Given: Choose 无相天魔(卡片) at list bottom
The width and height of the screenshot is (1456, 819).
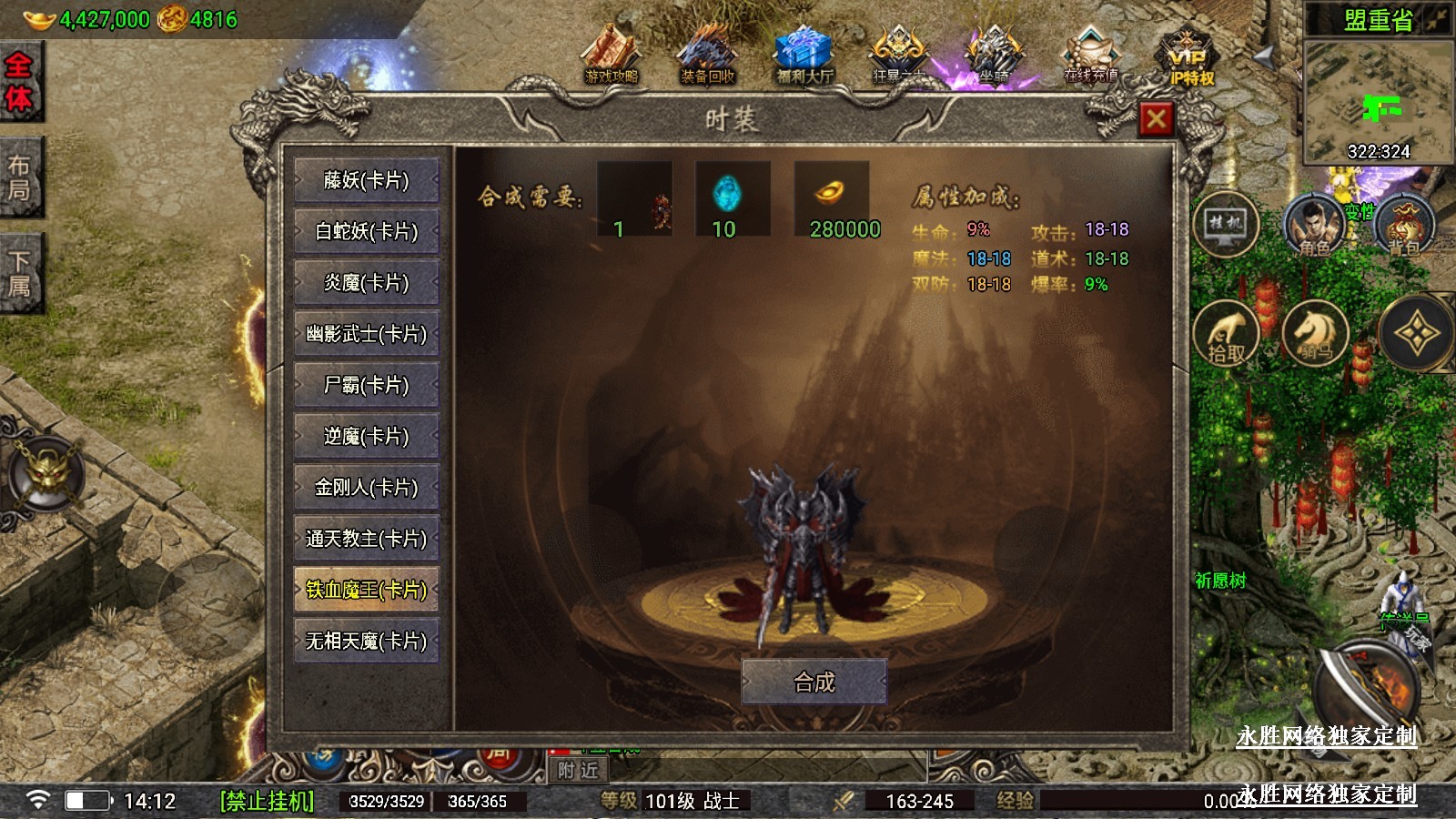Looking at the screenshot, I should click(x=367, y=641).
